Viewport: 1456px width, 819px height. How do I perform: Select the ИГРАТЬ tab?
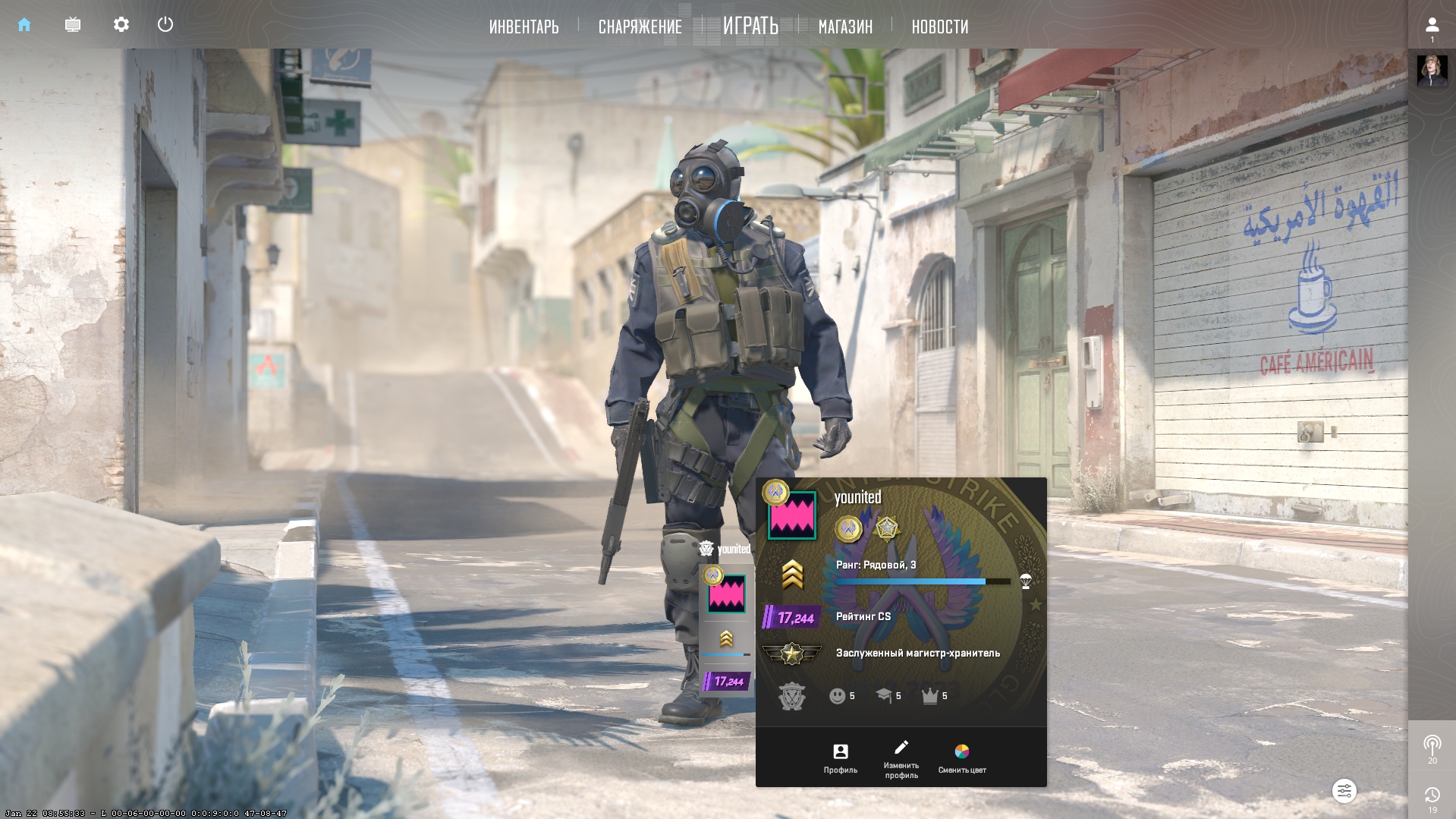(x=750, y=26)
